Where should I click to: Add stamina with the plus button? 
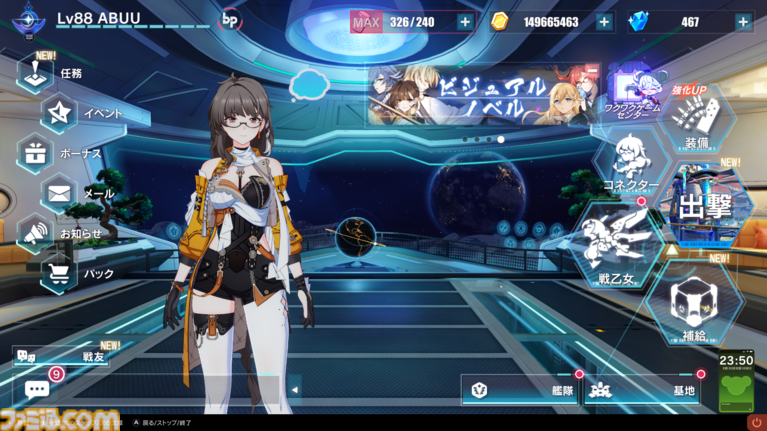click(465, 21)
